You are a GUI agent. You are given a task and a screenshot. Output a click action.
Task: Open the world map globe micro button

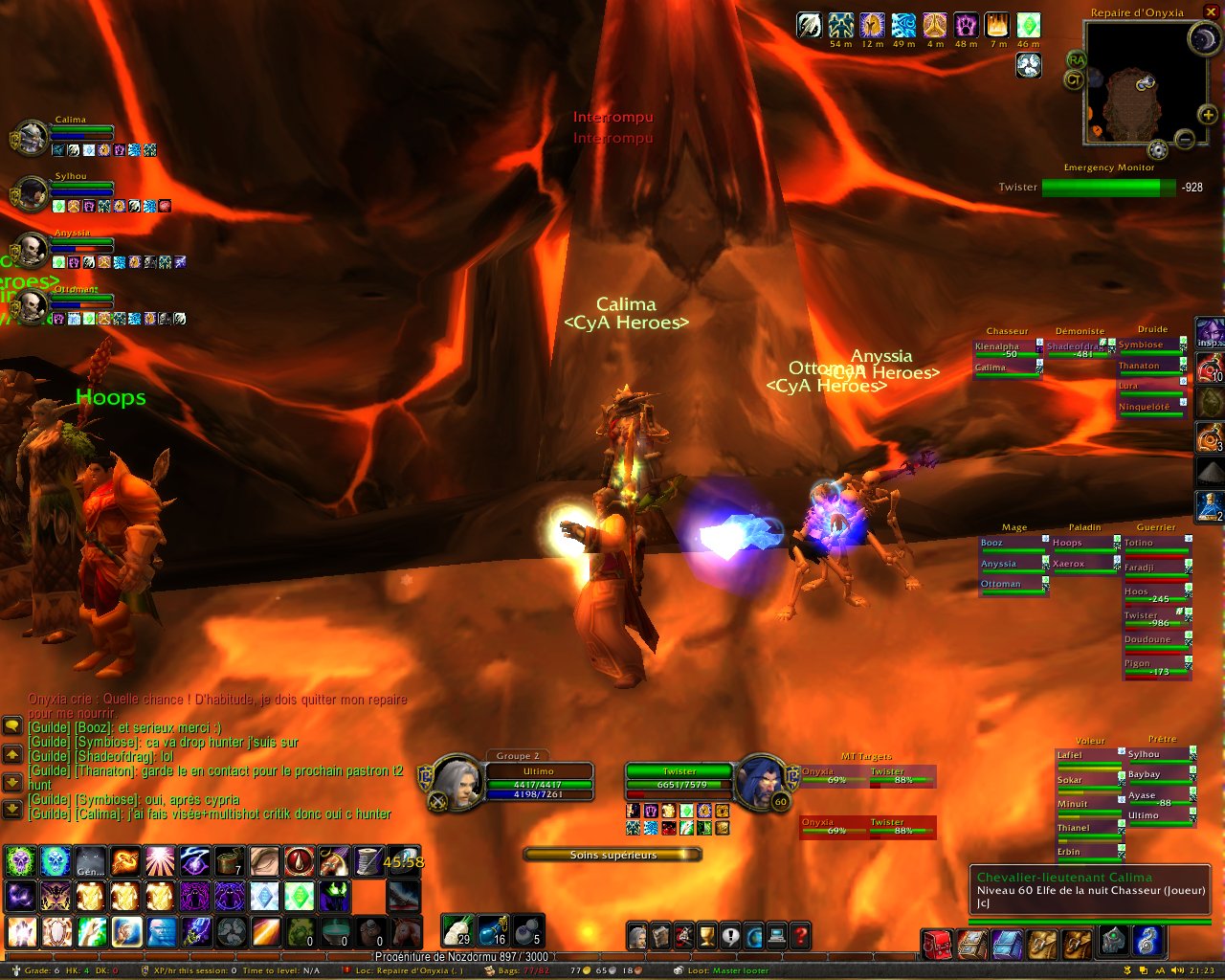pyautogui.click(x=754, y=935)
